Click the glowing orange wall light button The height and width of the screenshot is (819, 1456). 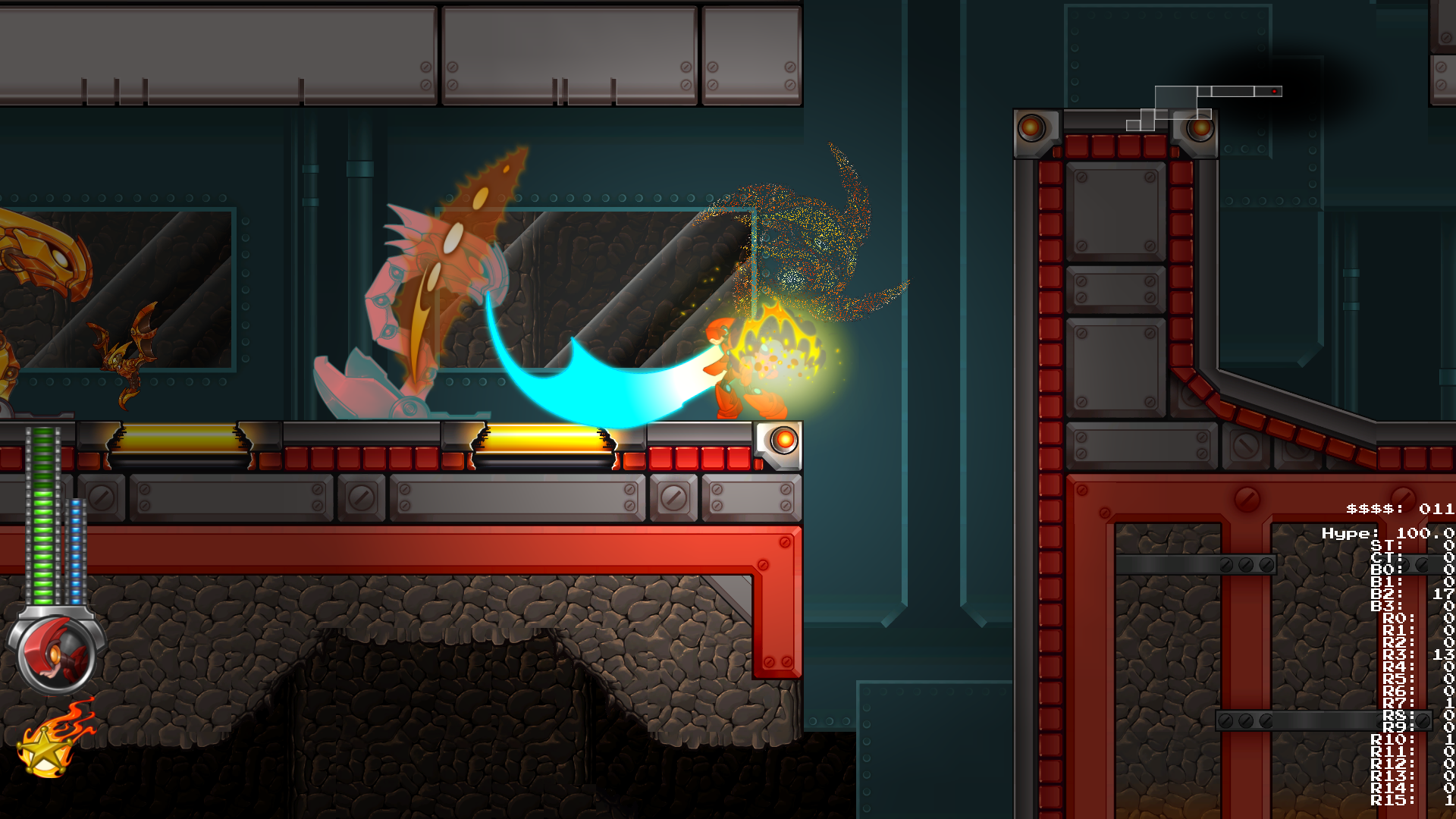coord(783,440)
